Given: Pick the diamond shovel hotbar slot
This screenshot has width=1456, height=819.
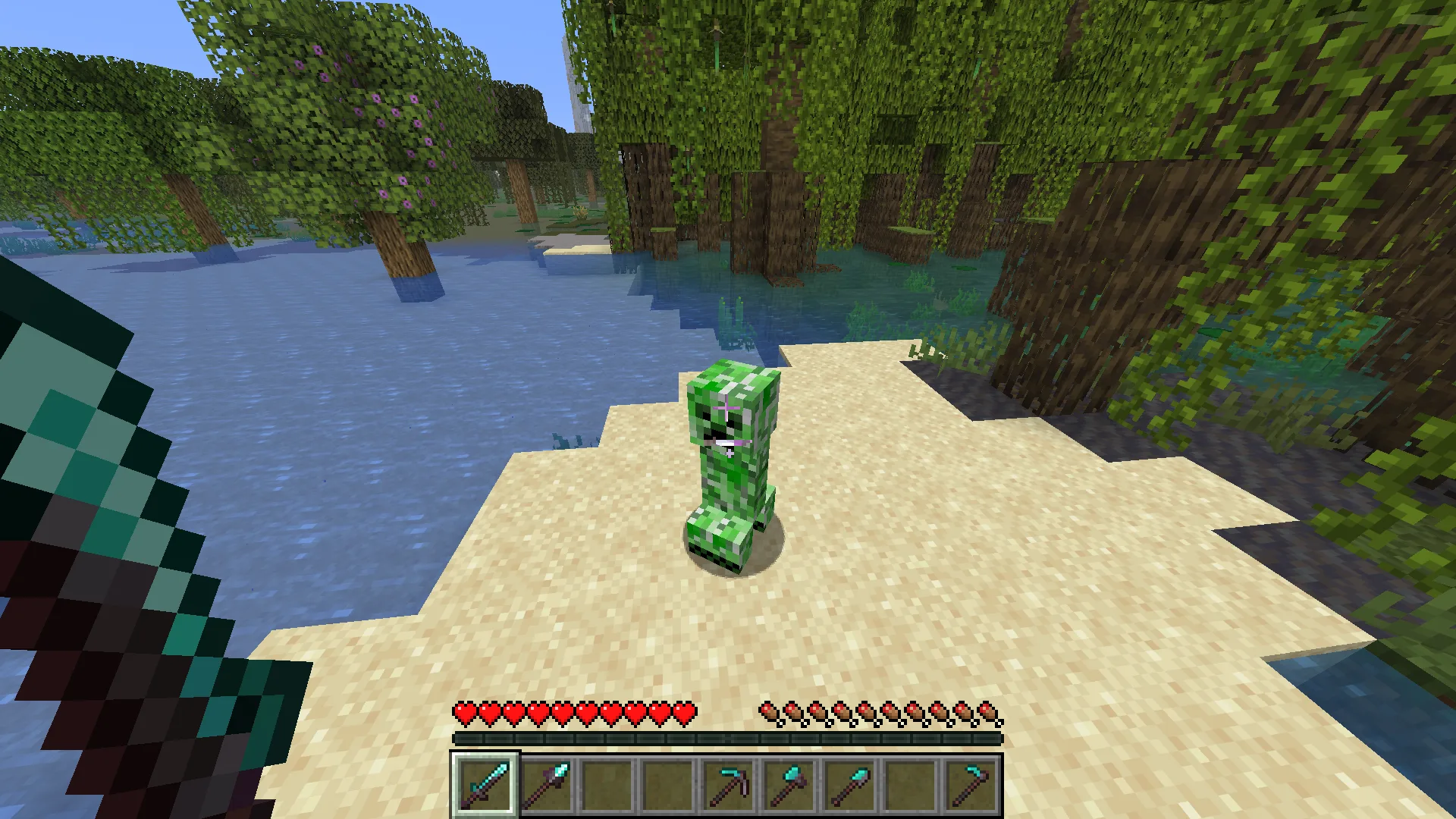Looking at the screenshot, I should click(849, 783).
